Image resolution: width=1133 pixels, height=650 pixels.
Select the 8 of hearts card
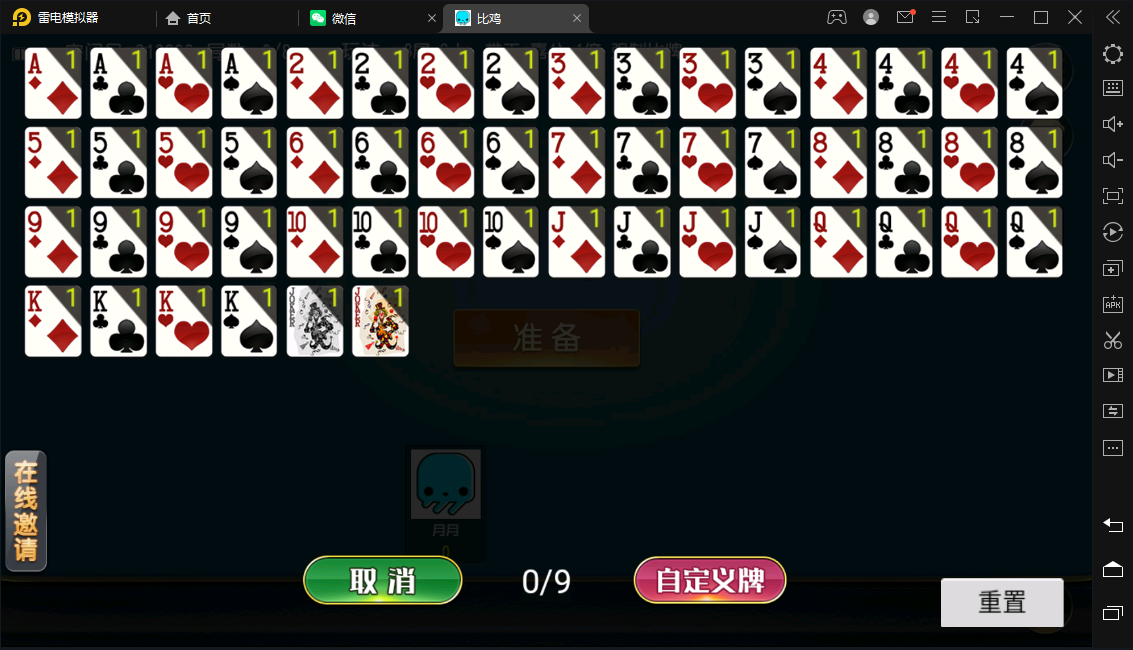[x=969, y=163]
